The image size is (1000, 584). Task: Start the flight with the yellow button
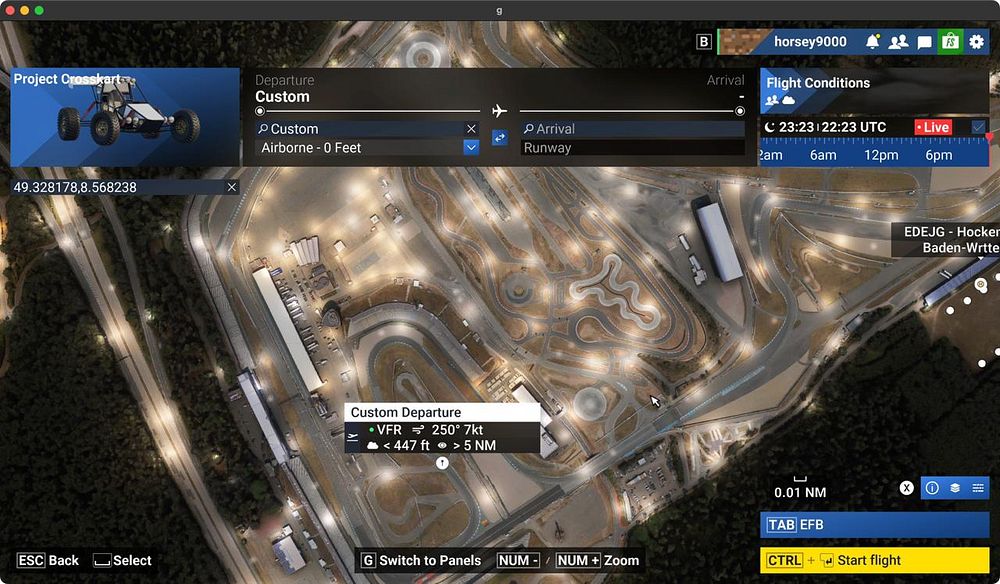pyautogui.click(x=874, y=560)
